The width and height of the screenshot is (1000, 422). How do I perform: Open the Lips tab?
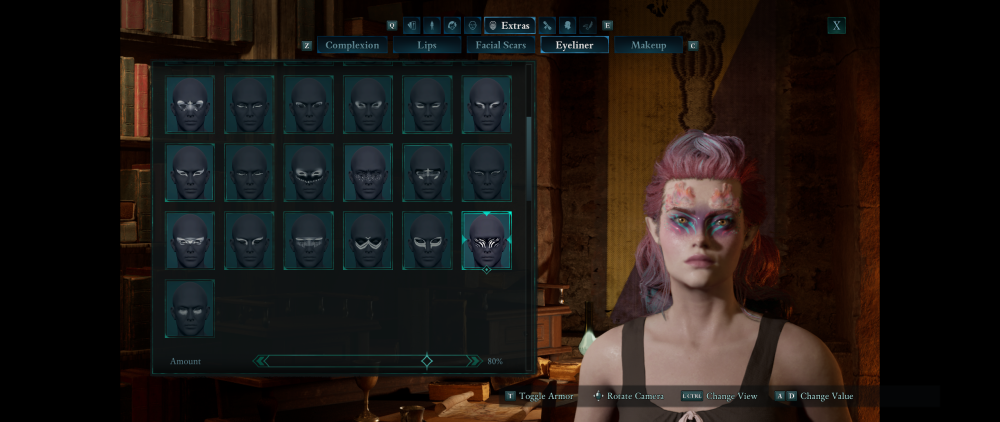pyautogui.click(x=427, y=45)
